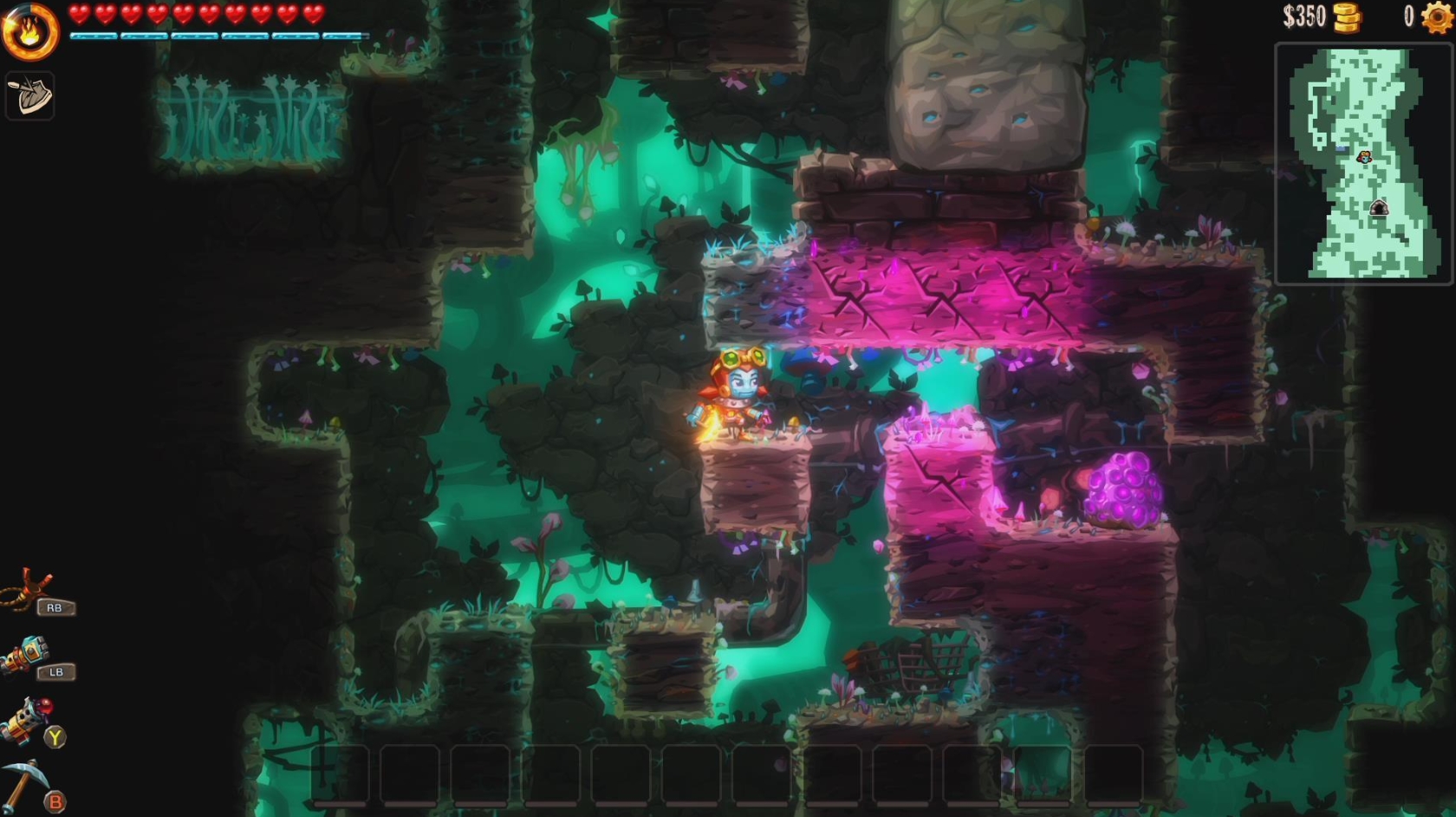Expand the minimap panel top-right
This screenshot has height=817, width=1456.
[1365, 165]
